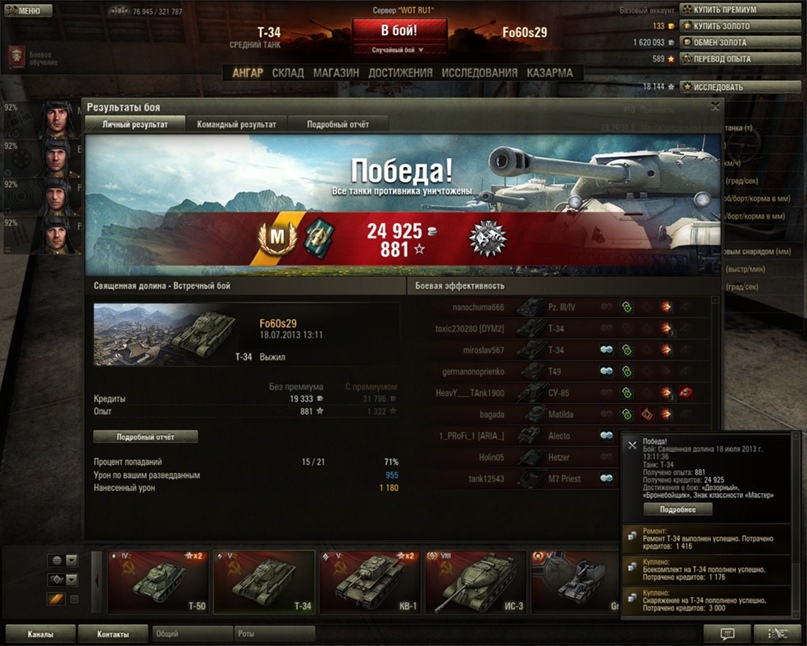Click Купить золото button
The width and height of the screenshot is (807, 646).
coord(741,26)
